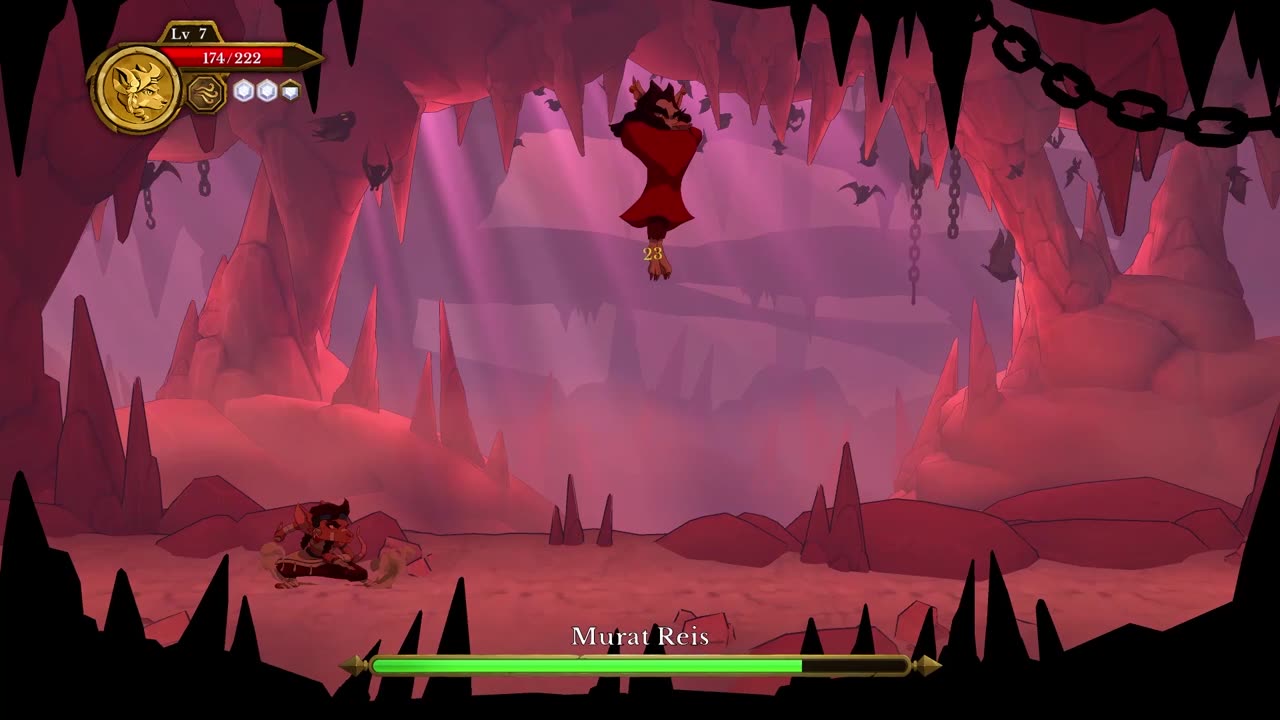Activate the wind swirl ability icon
Screen dimensions: 1280x720
206,93
